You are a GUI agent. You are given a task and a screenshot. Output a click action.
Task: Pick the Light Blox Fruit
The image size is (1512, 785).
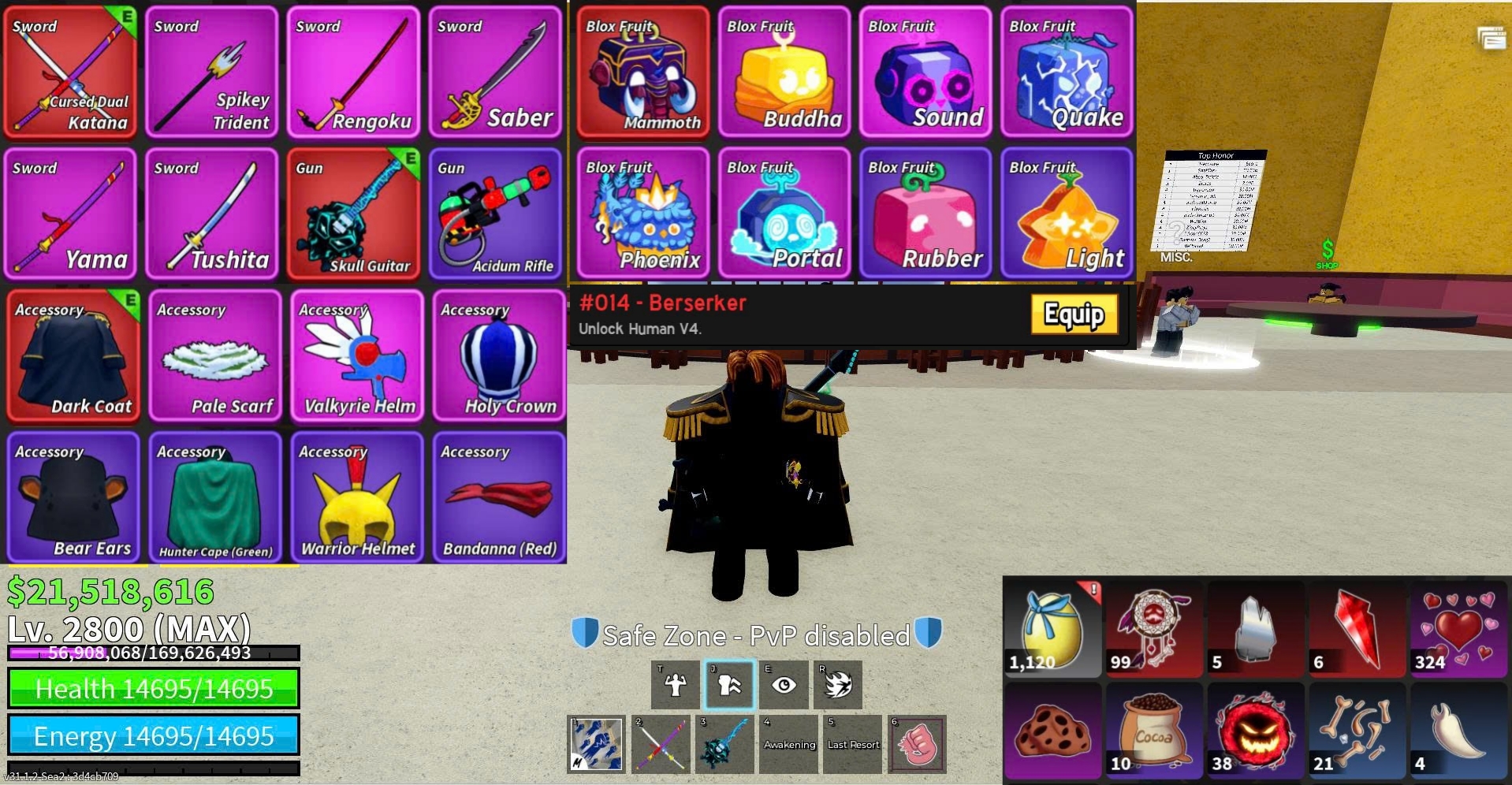[1067, 214]
